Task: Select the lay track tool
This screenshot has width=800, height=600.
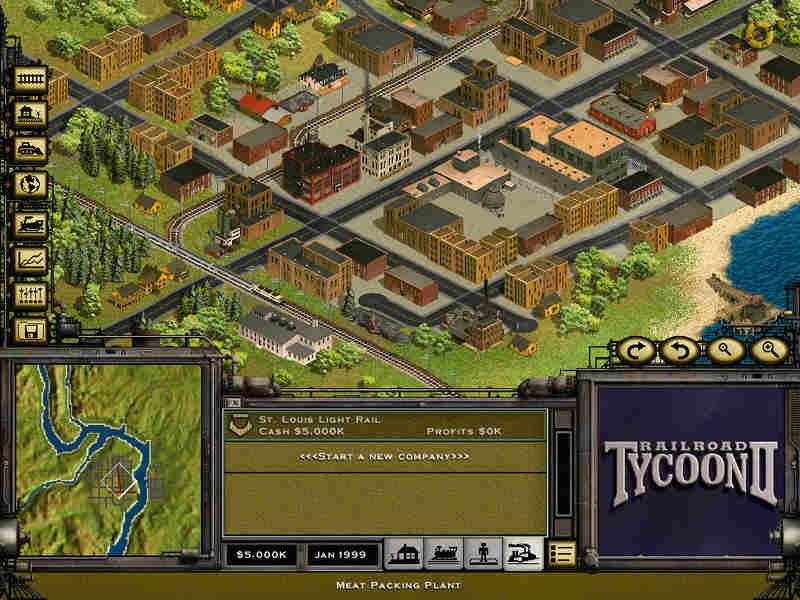Action: coord(31,78)
